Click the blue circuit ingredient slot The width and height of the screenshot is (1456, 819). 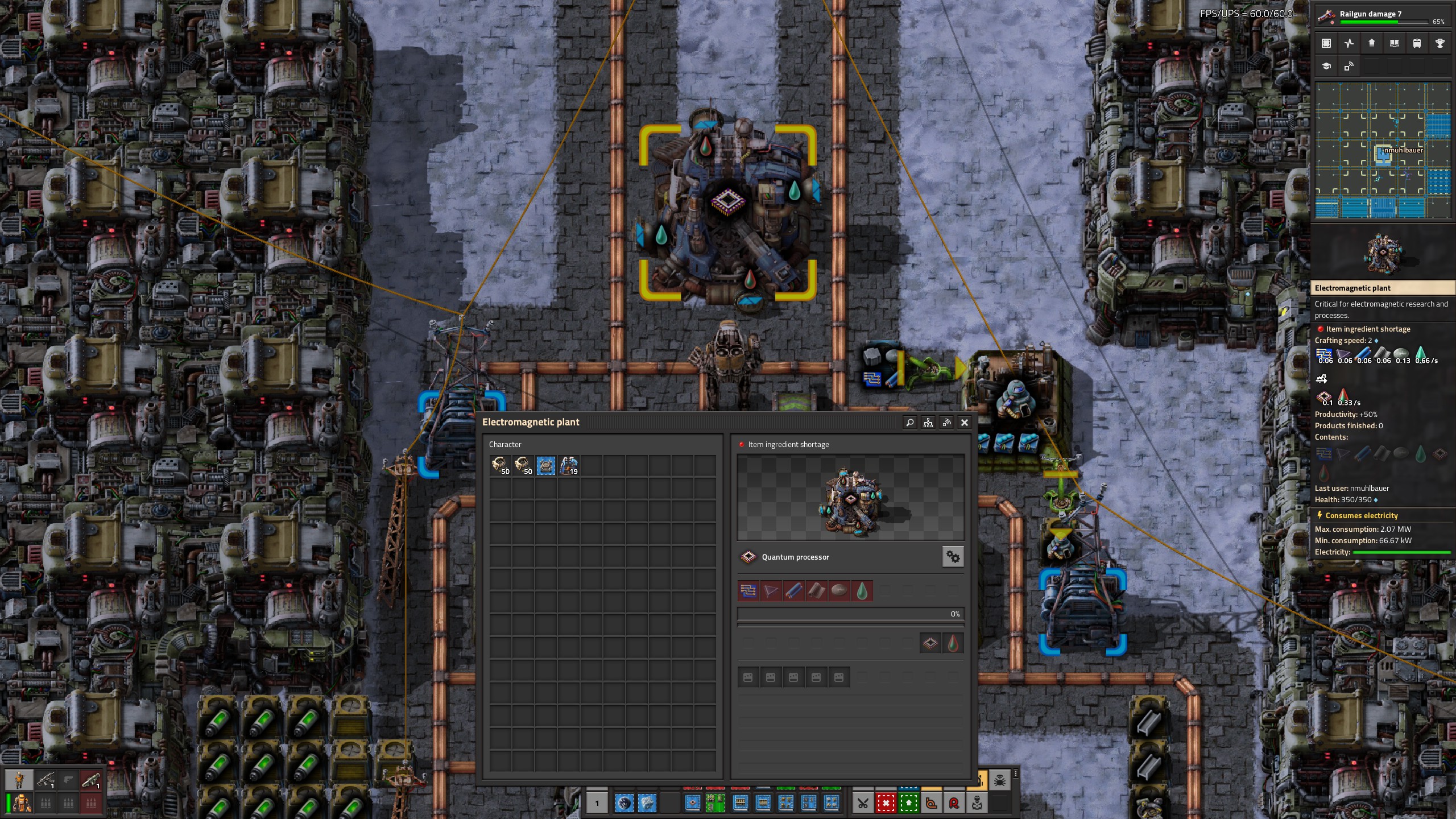click(x=748, y=591)
